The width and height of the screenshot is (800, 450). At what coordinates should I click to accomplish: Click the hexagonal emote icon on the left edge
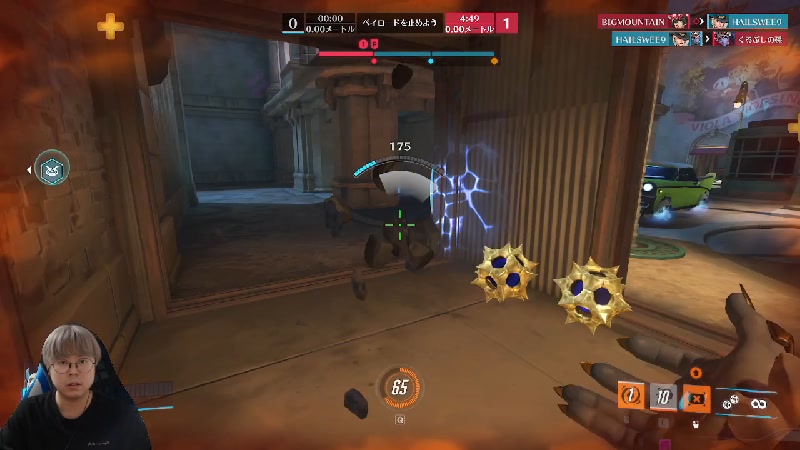(x=52, y=171)
